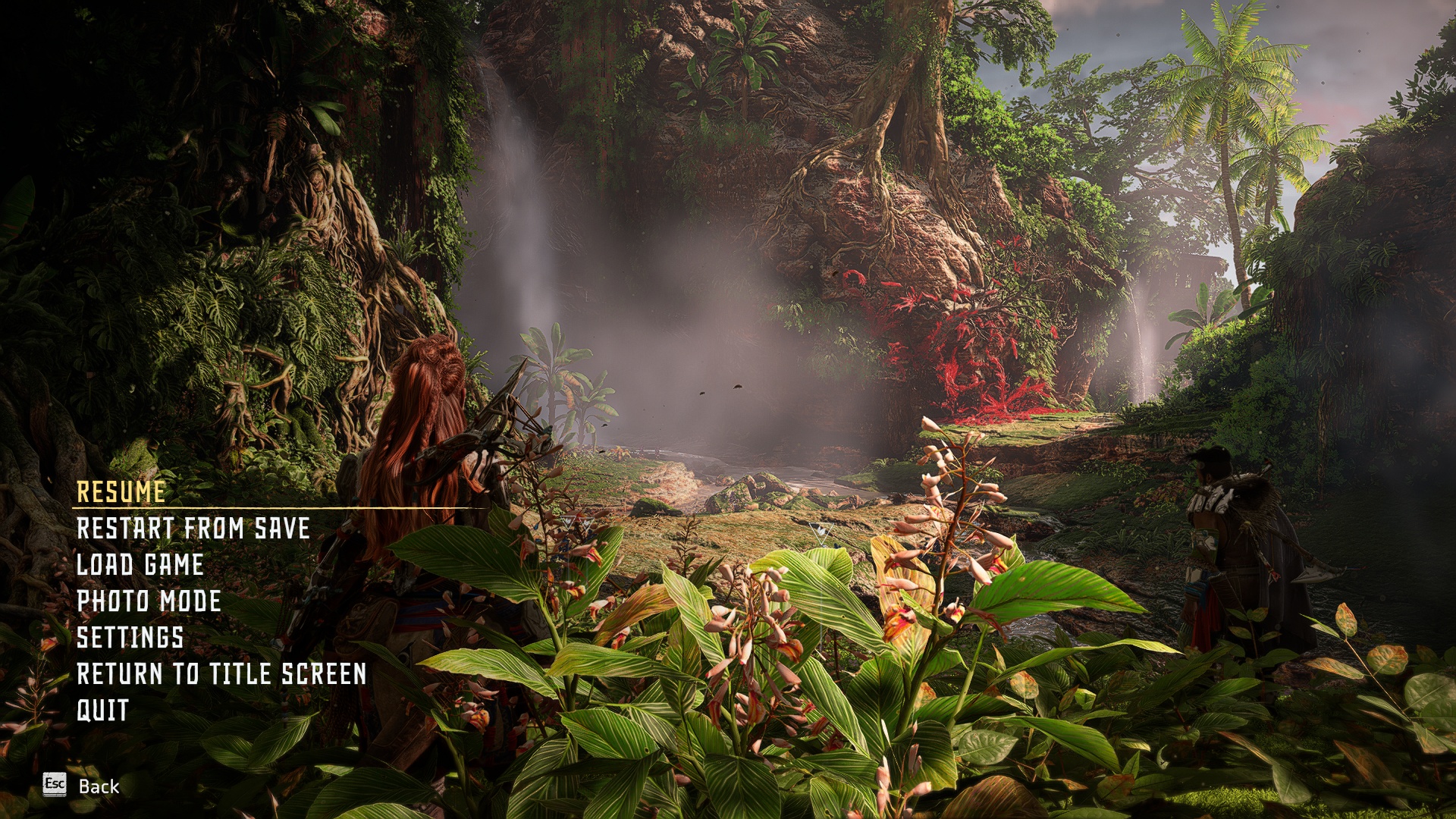Open the Settings menu

pos(130,638)
